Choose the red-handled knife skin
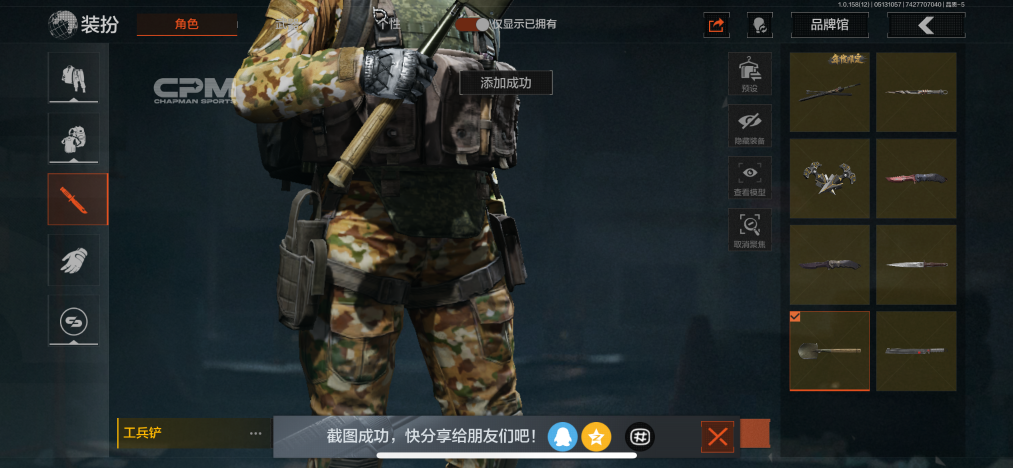 [x=915, y=178]
